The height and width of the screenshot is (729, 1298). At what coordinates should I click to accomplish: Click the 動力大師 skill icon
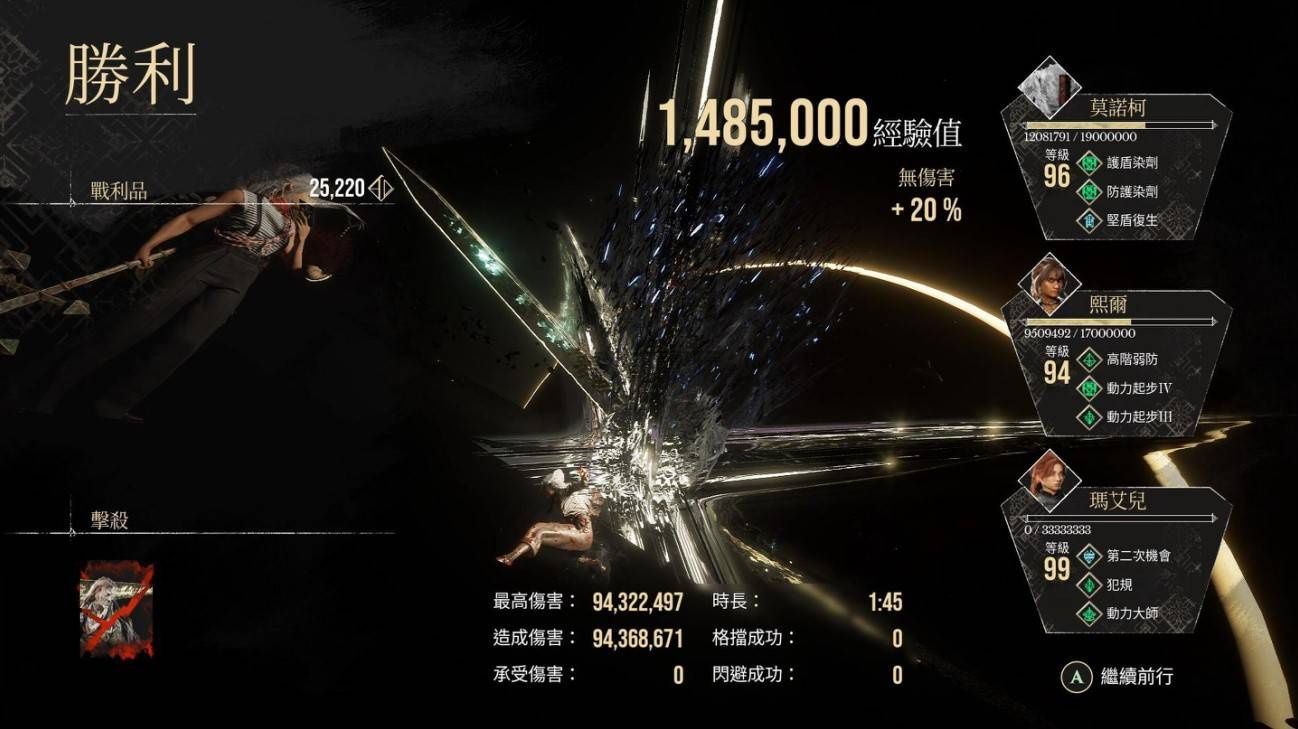[1090, 613]
